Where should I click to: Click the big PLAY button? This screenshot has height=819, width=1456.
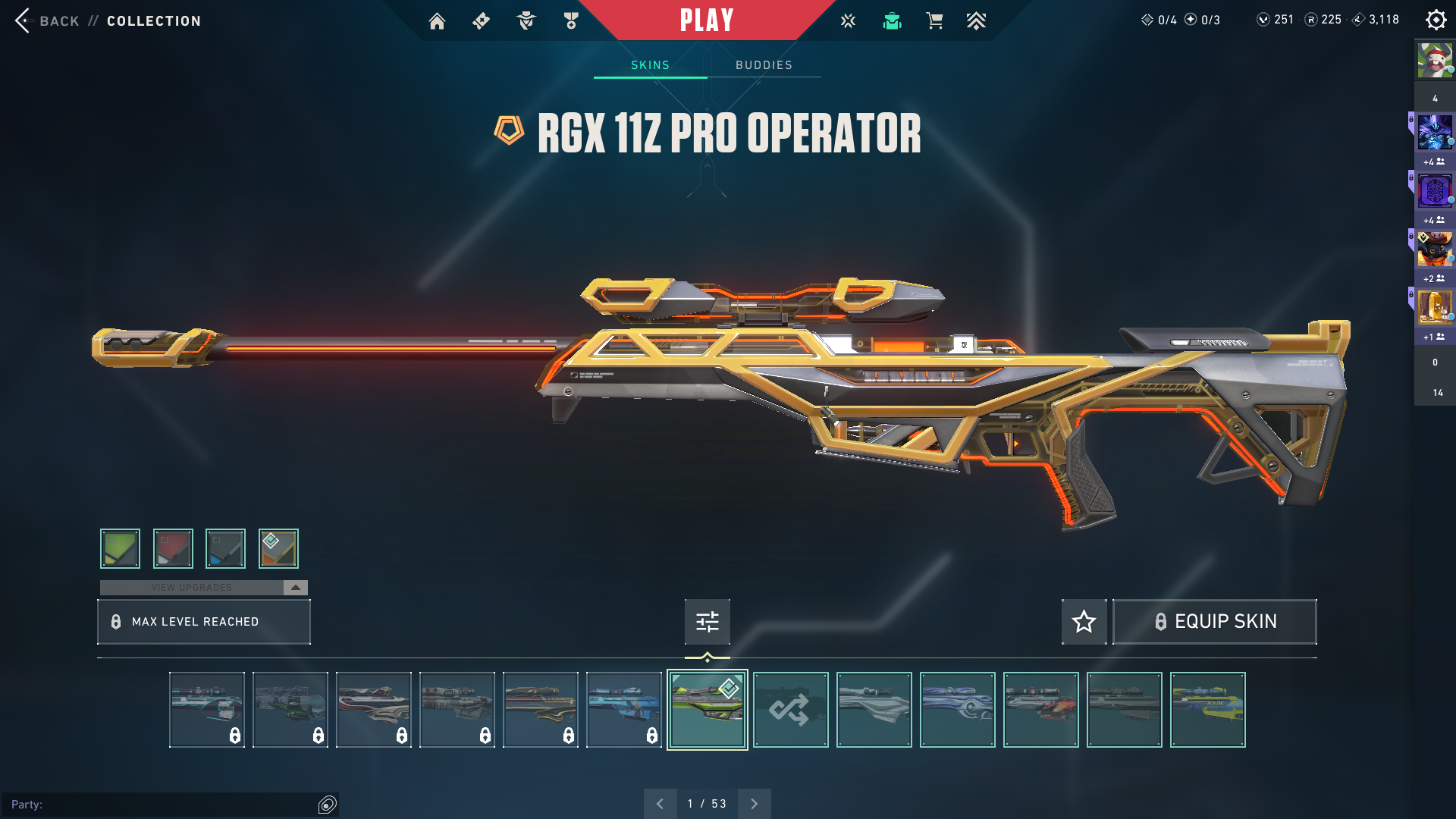point(707,20)
